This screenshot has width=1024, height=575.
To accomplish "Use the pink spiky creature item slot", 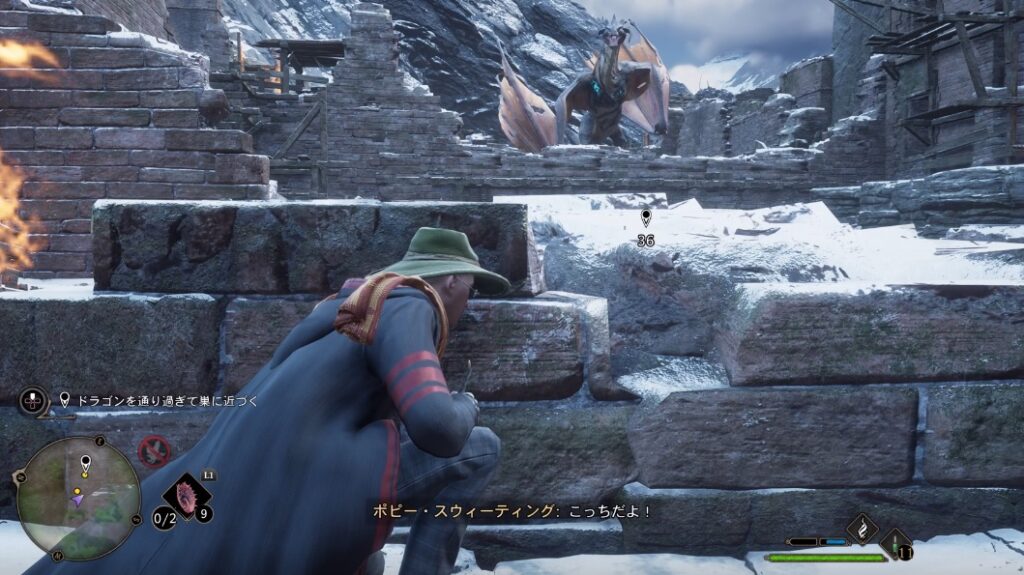I will 187,495.
